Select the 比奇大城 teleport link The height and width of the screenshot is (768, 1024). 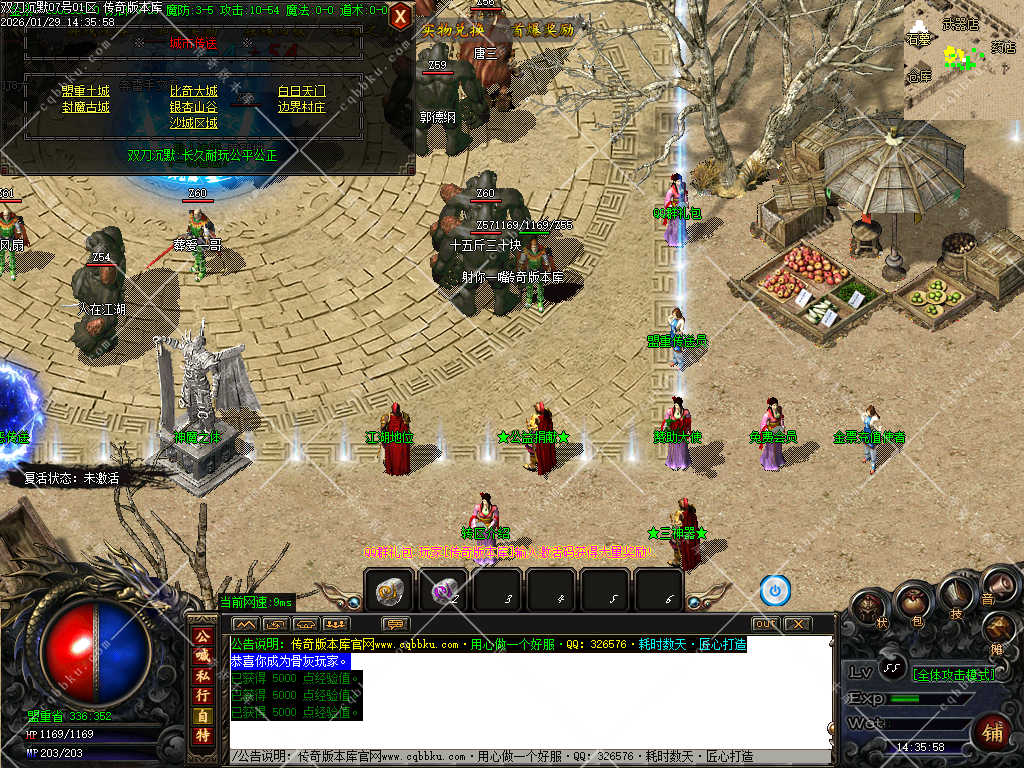(193, 91)
